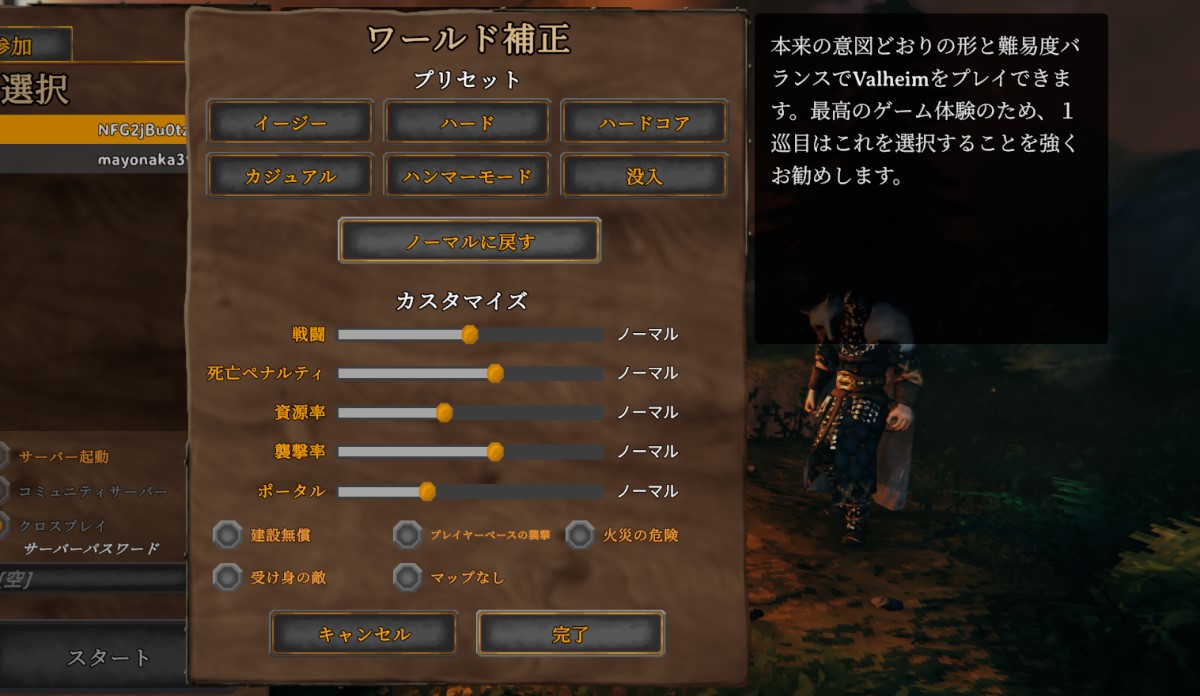Image resolution: width=1200 pixels, height=696 pixels.
Task: Activate the ハンマーモード preset
Action: point(467,176)
